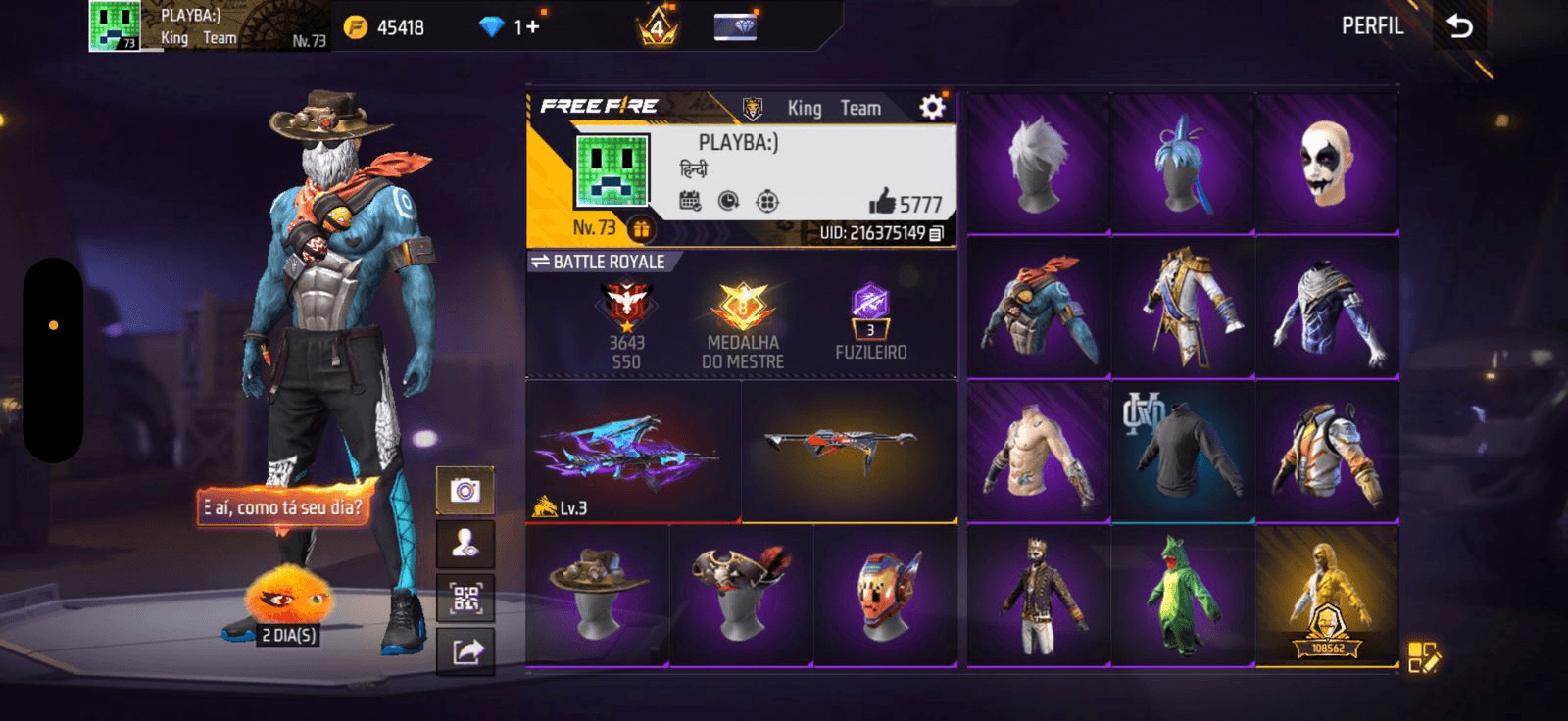
Task: View the Lv.3 purple dragon weapon skin
Action: click(633, 452)
